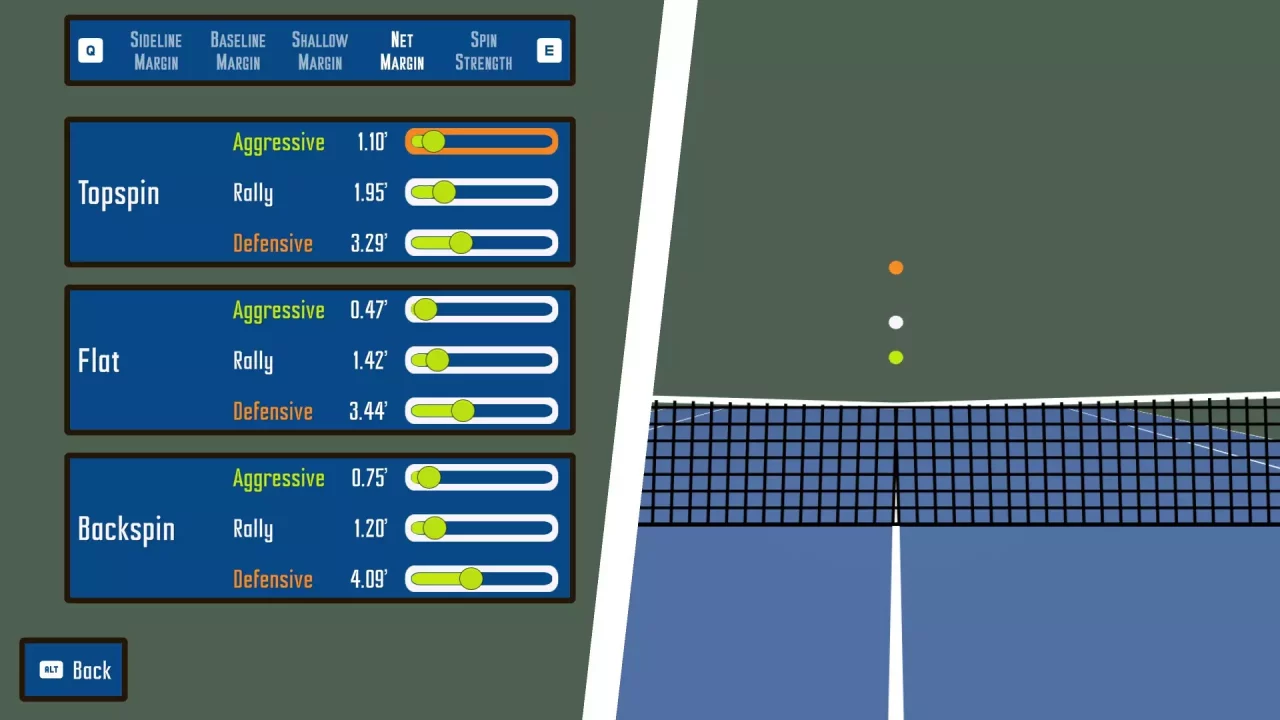This screenshot has height=720, width=1280.
Task: Move the Flat Defensive slider
Action: (462, 410)
